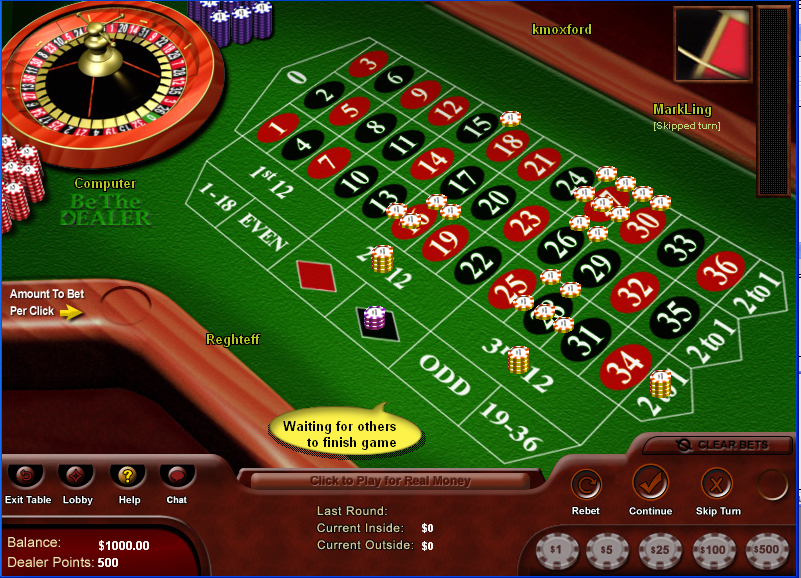The height and width of the screenshot is (578, 801).
Task: Exit the roulette table
Action: (27, 476)
